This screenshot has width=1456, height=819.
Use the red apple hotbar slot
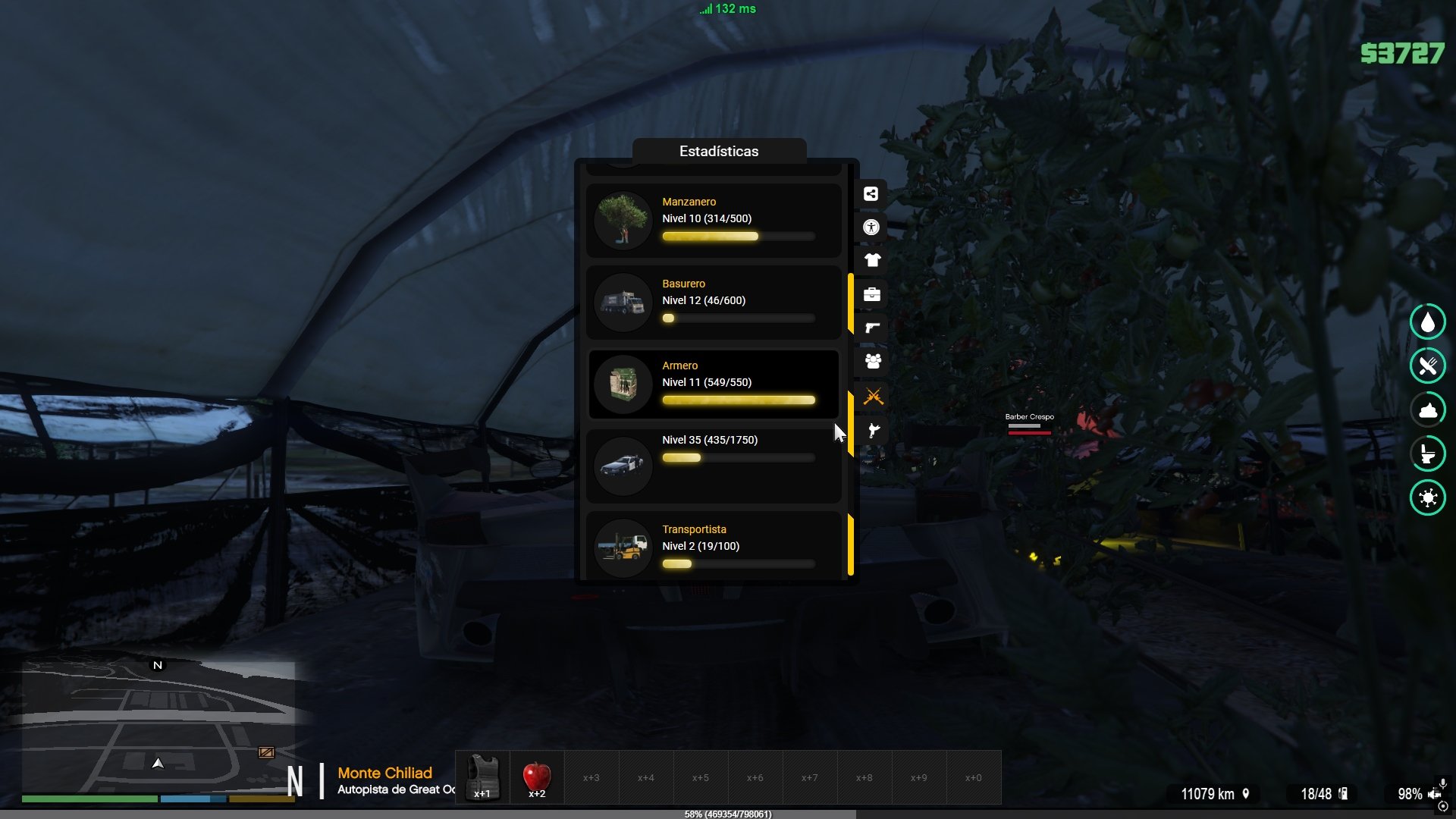(537, 777)
